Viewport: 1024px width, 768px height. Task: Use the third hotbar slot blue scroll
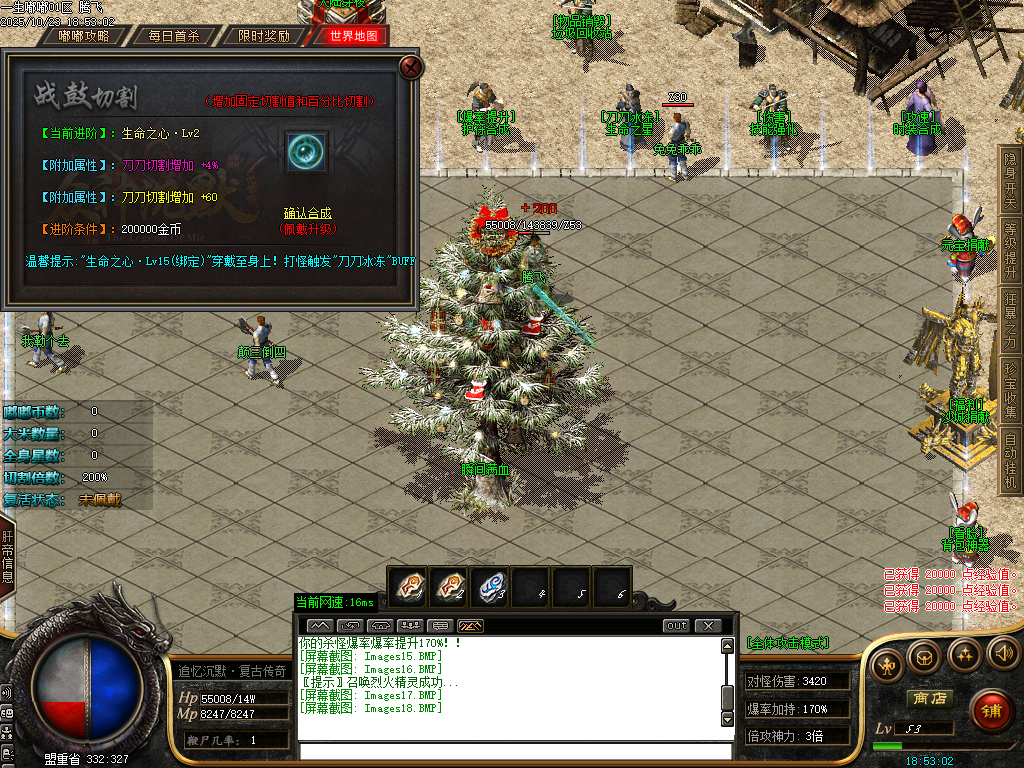pos(491,587)
